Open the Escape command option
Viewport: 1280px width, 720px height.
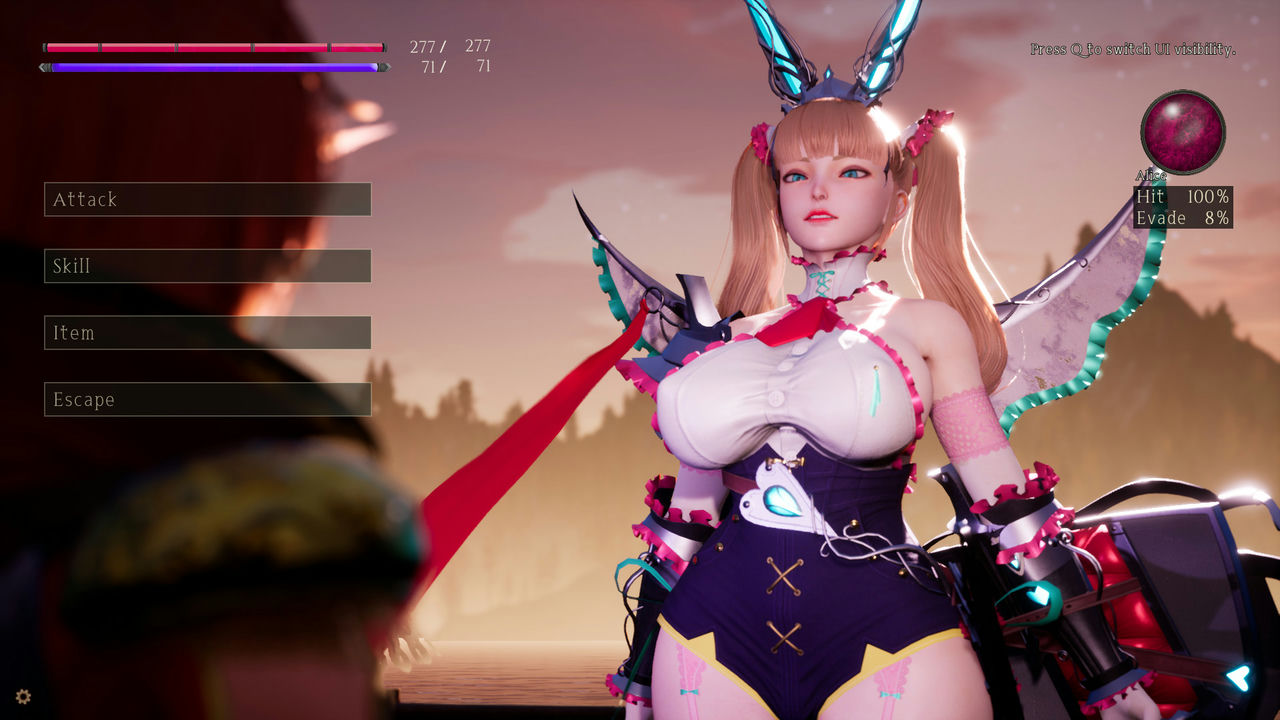coord(206,399)
